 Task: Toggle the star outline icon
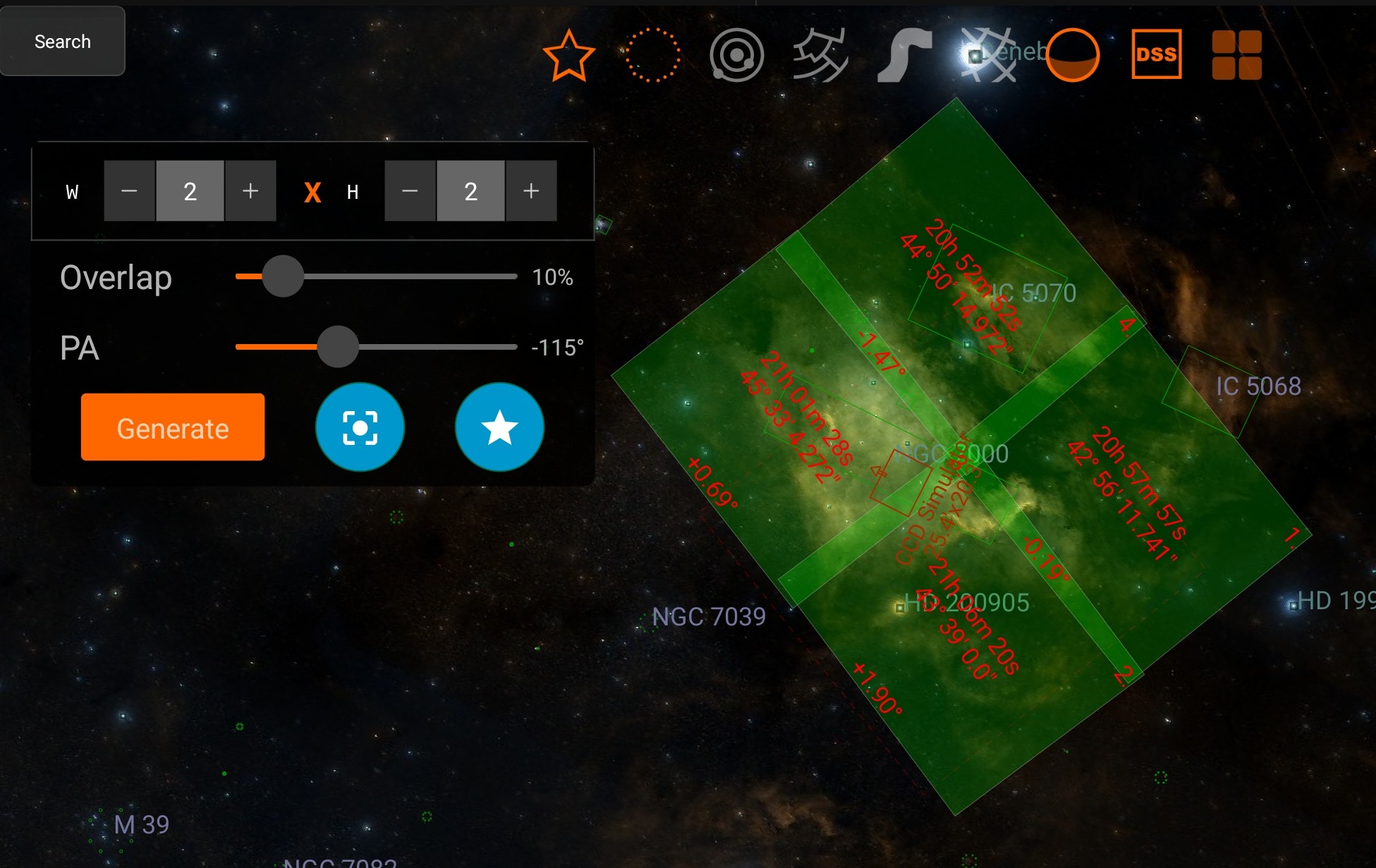click(x=568, y=55)
